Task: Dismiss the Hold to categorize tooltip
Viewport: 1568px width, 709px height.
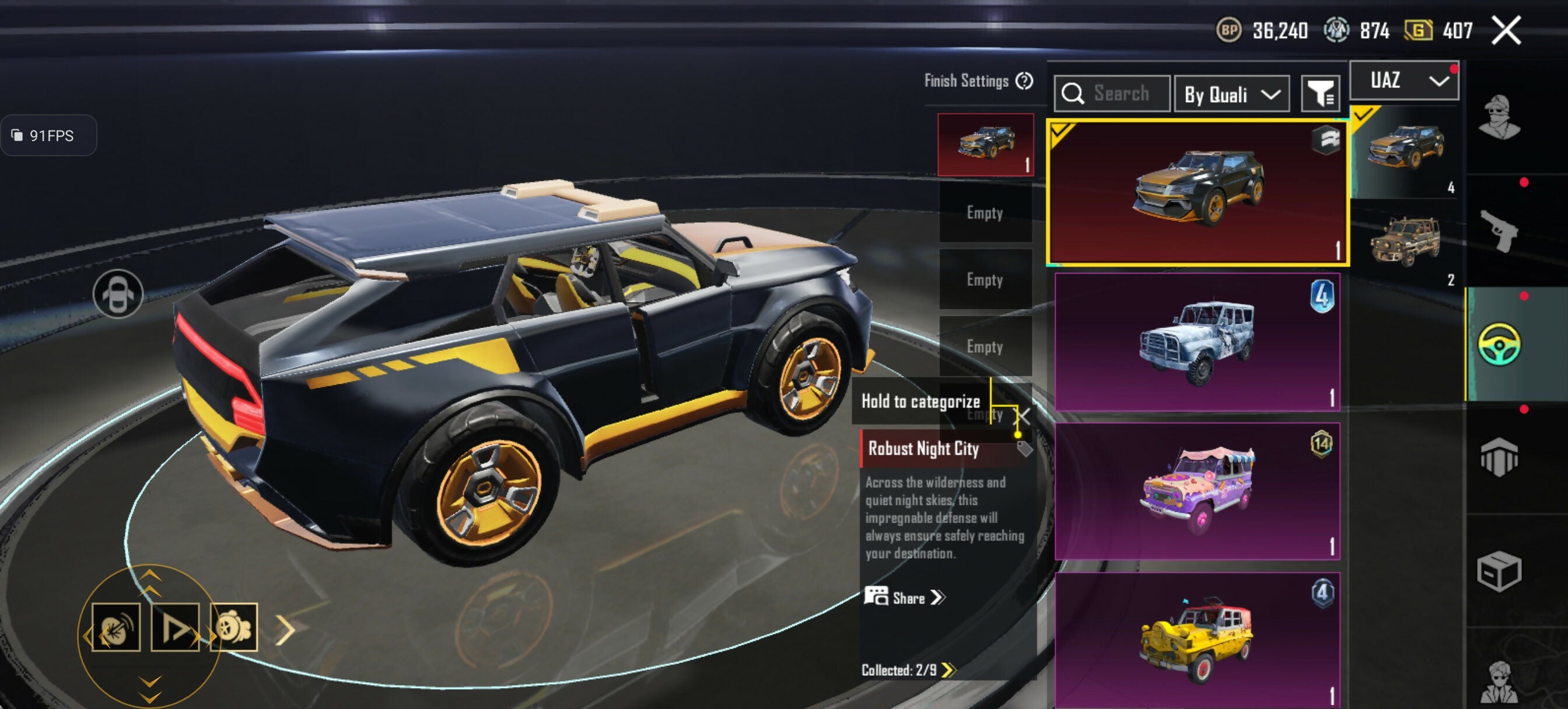Action: tap(1024, 417)
